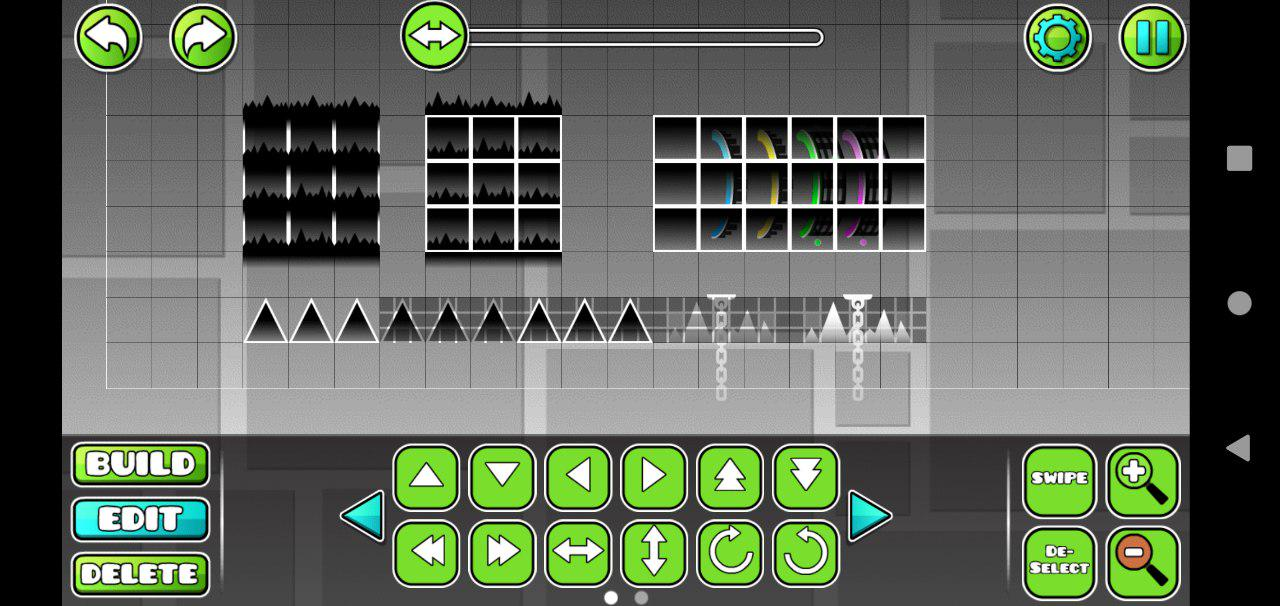1280x606 pixels.
Task: Deselect all selected objects
Action: 1060,562
